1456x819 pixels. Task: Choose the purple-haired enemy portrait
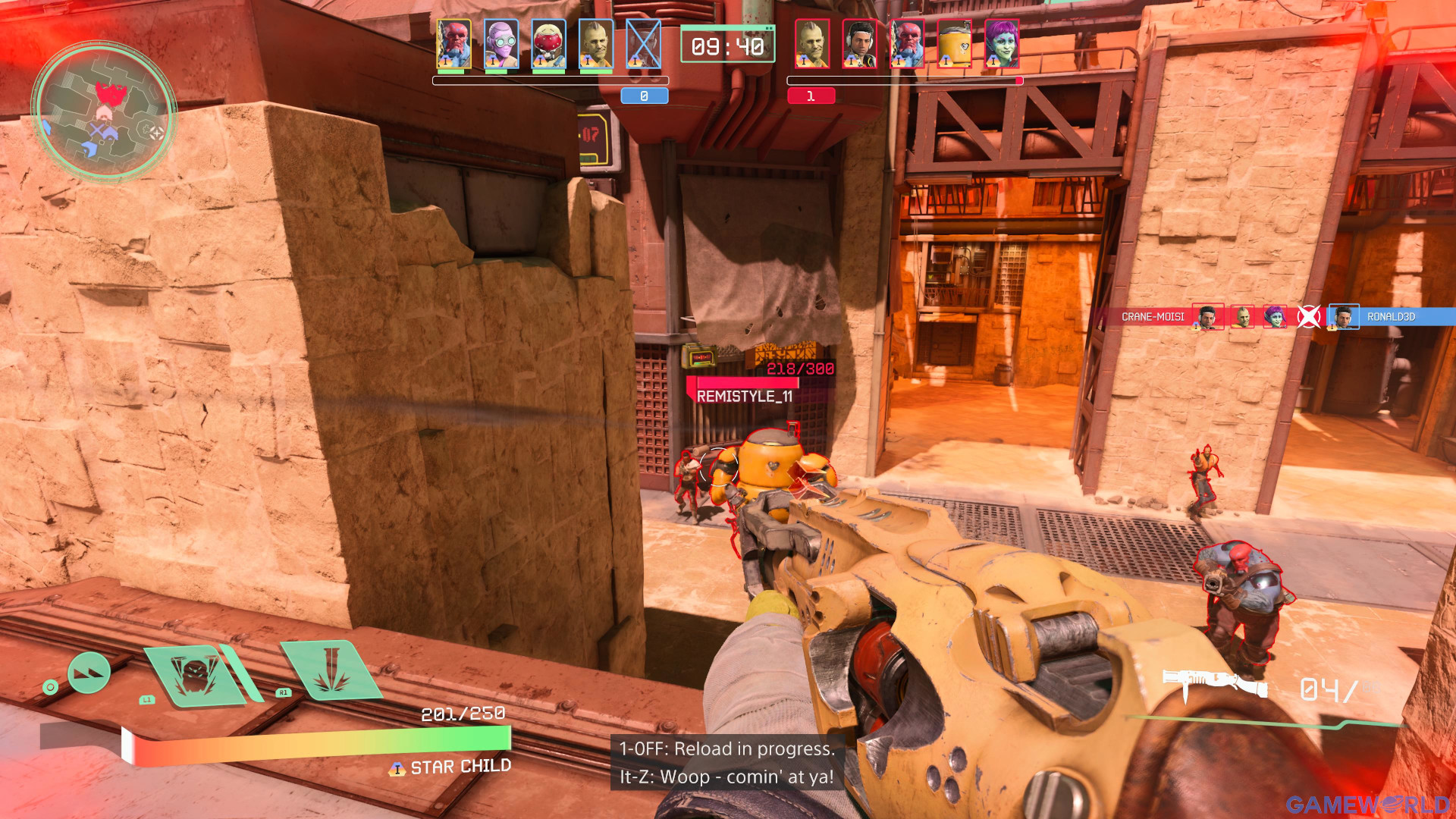1001,44
